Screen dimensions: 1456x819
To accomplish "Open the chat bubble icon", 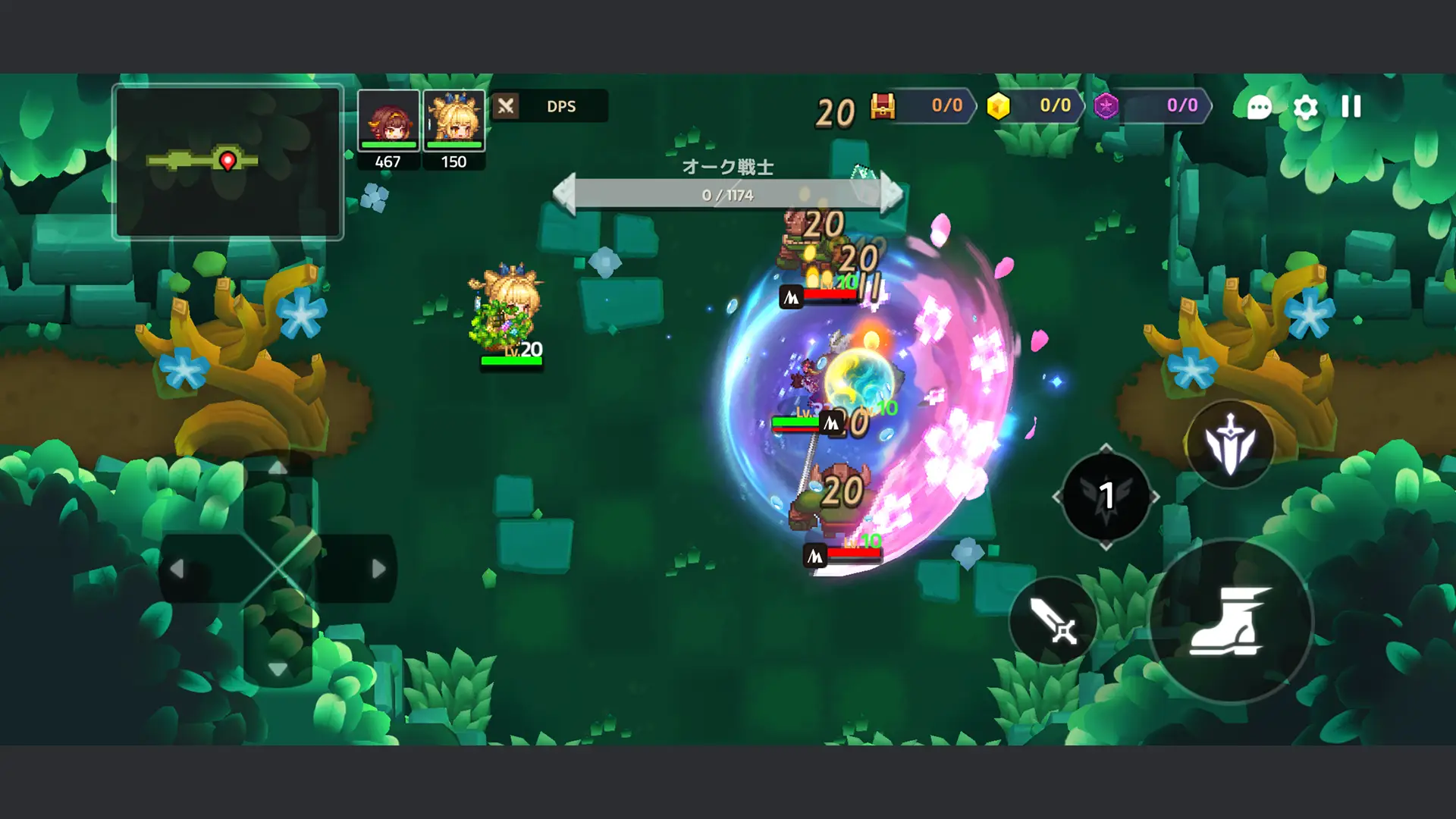I will 1258,107.
